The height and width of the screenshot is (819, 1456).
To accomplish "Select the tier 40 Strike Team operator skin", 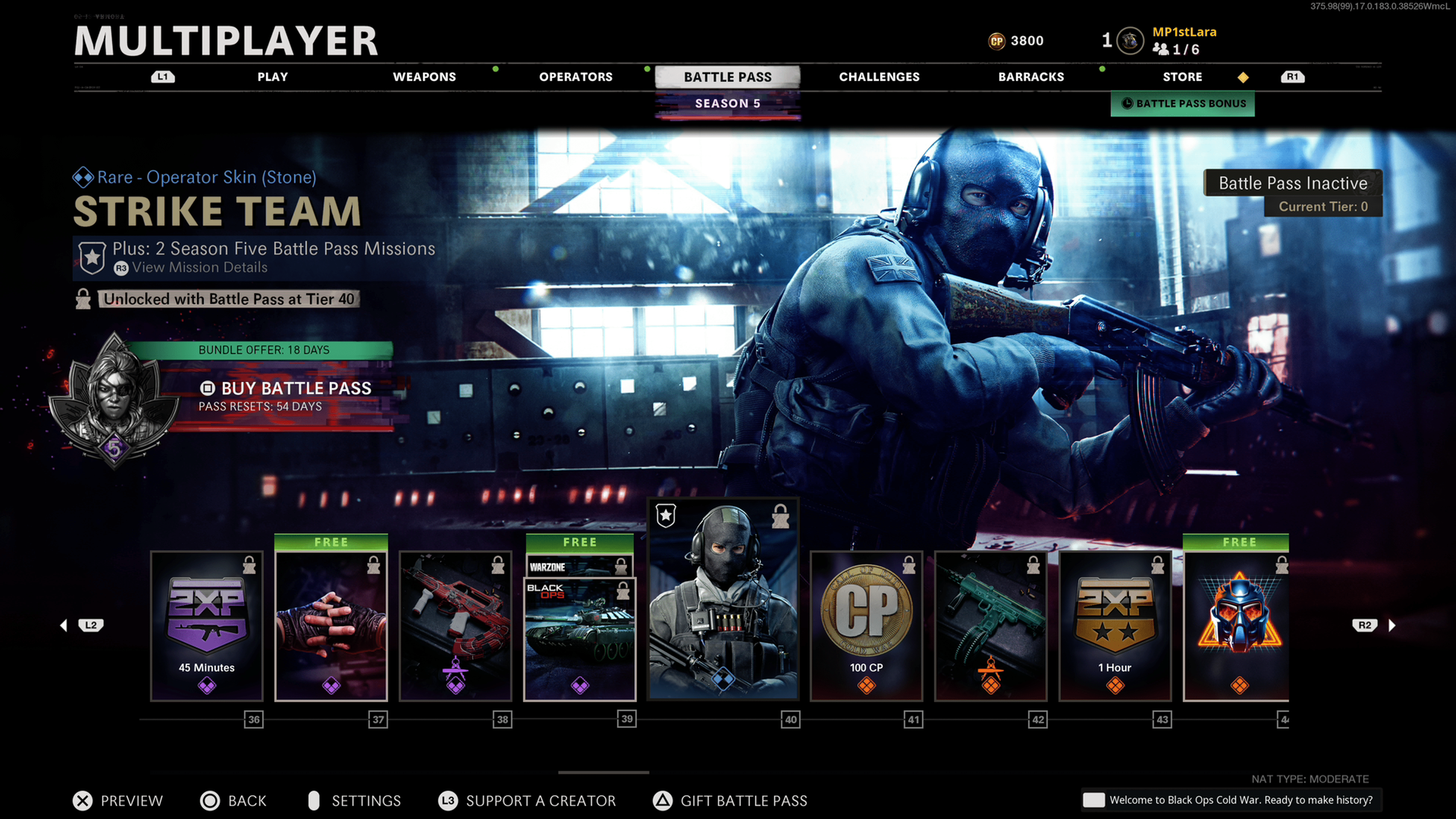I will coord(723,599).
